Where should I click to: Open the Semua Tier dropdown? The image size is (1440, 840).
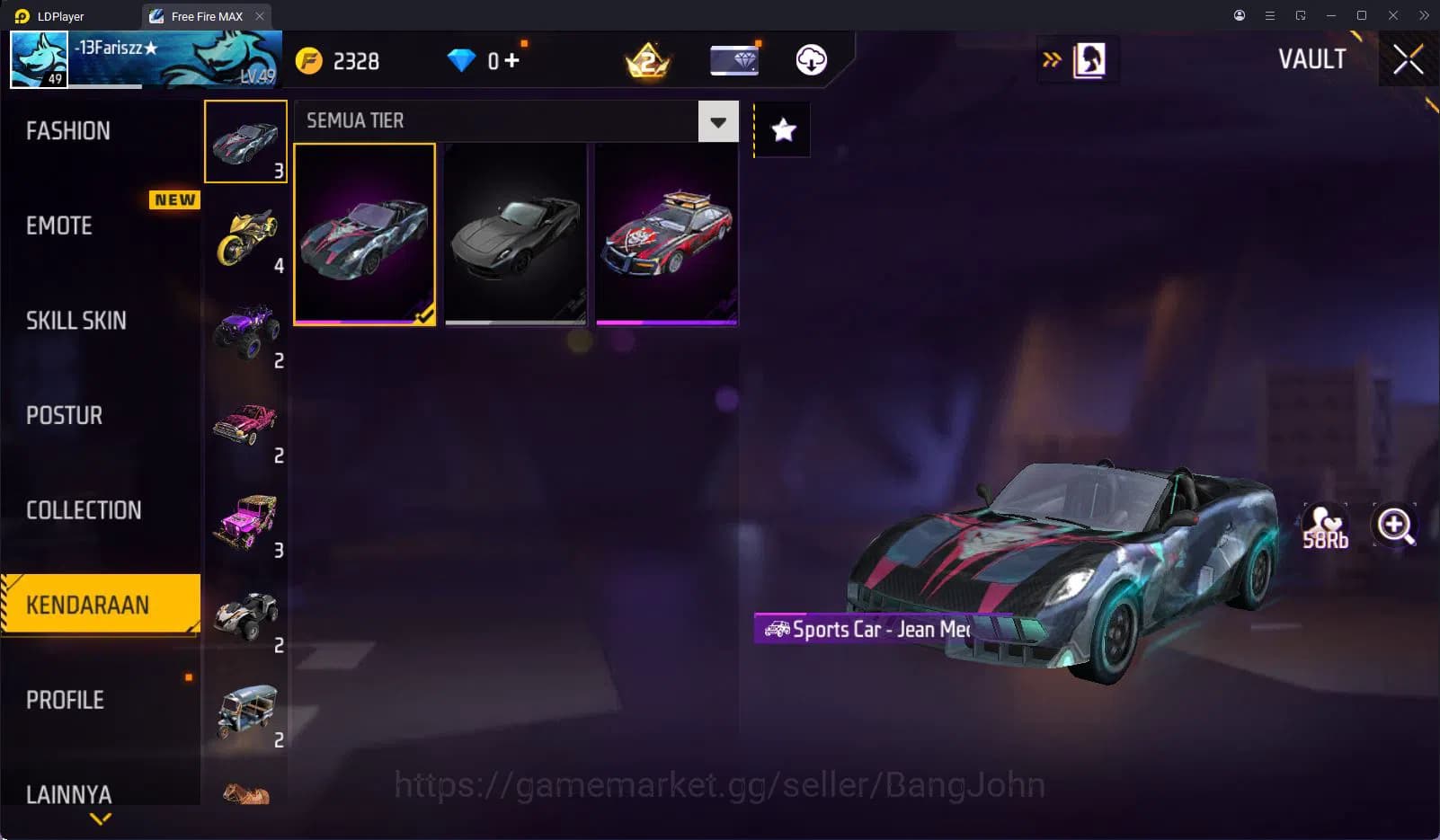(717, 122)
